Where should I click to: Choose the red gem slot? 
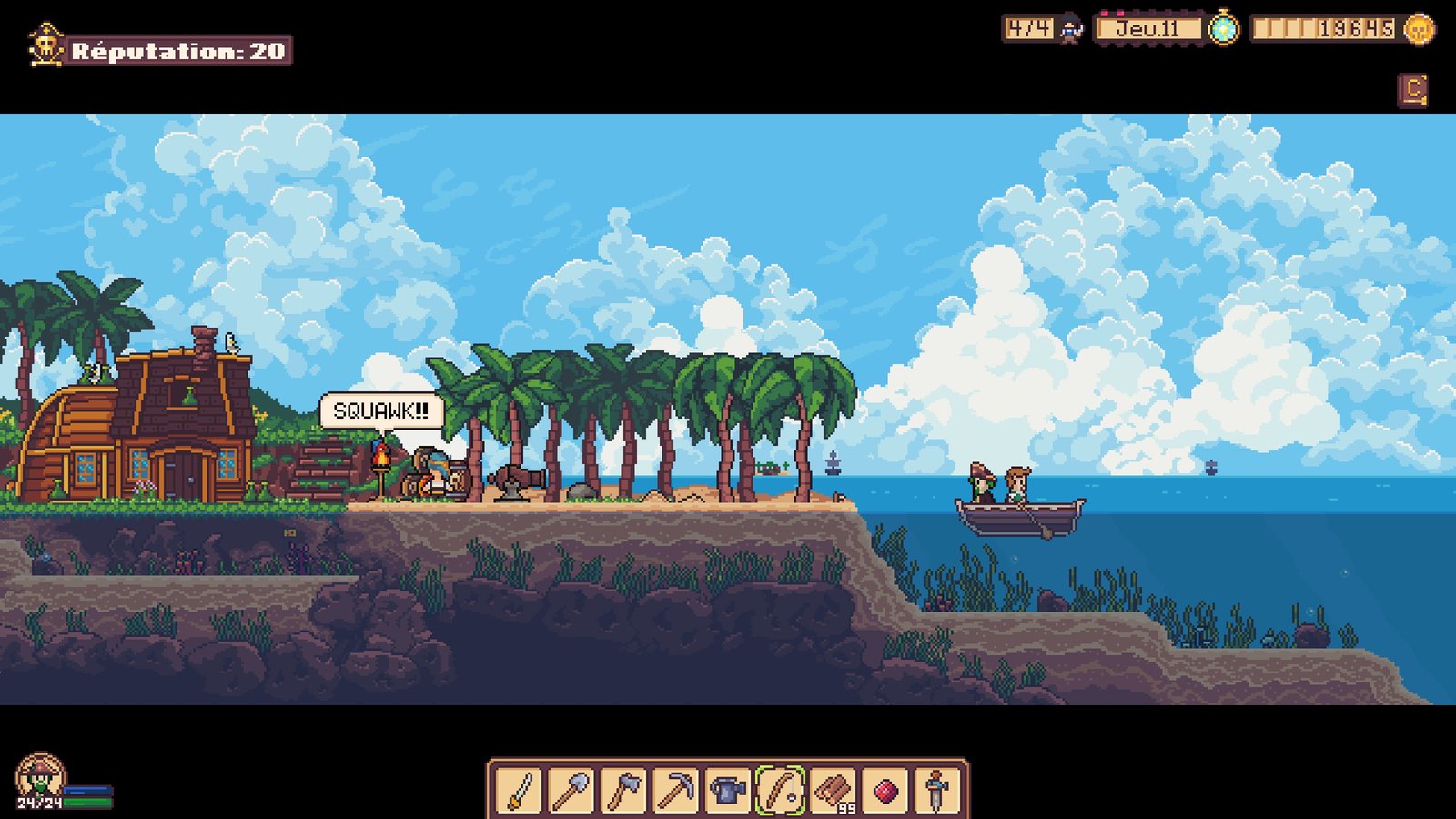click(x=885, y=790)
